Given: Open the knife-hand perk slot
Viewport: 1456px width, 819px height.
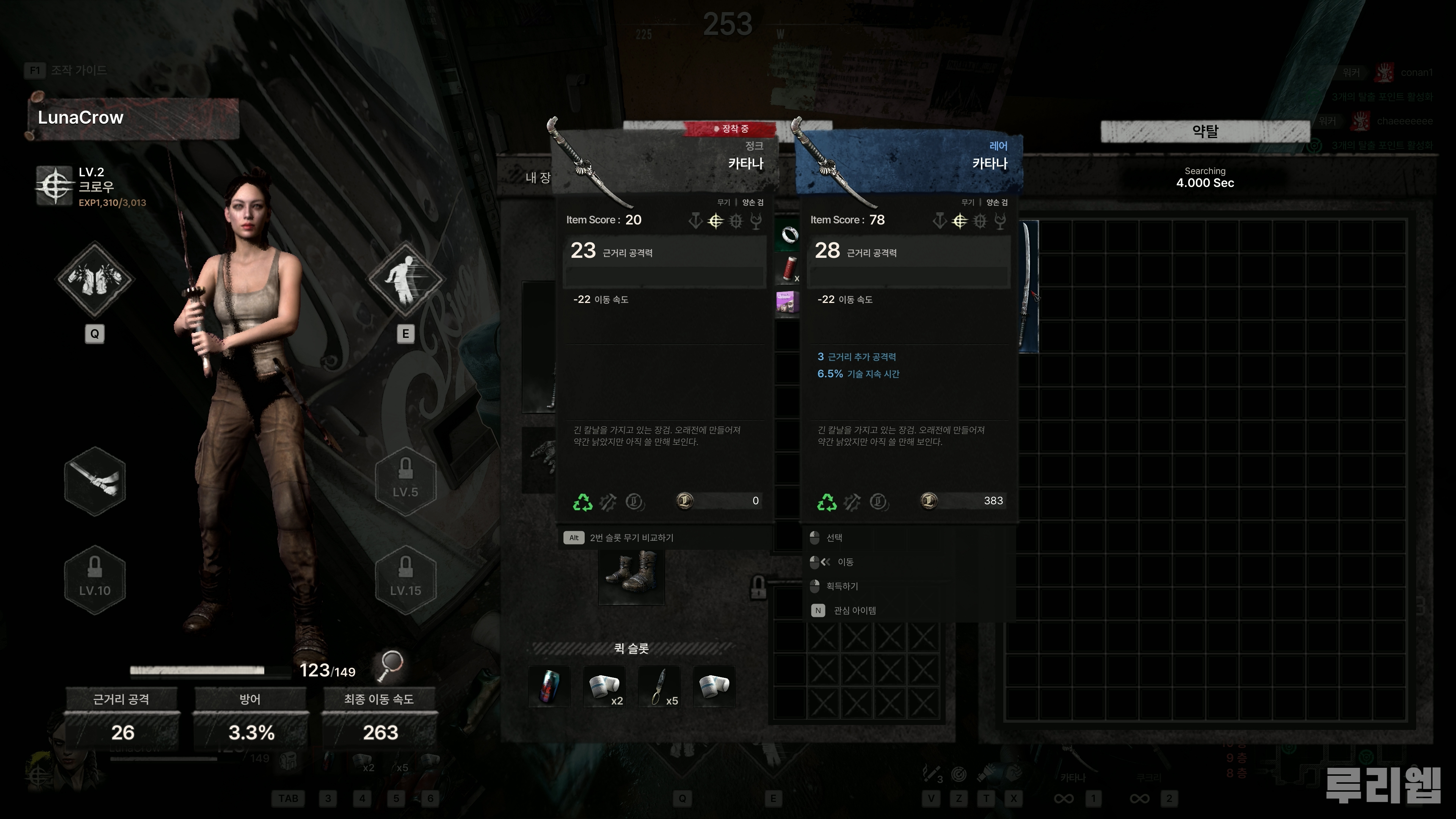Looking at the screenshot, I should click(x=94, y=481).
